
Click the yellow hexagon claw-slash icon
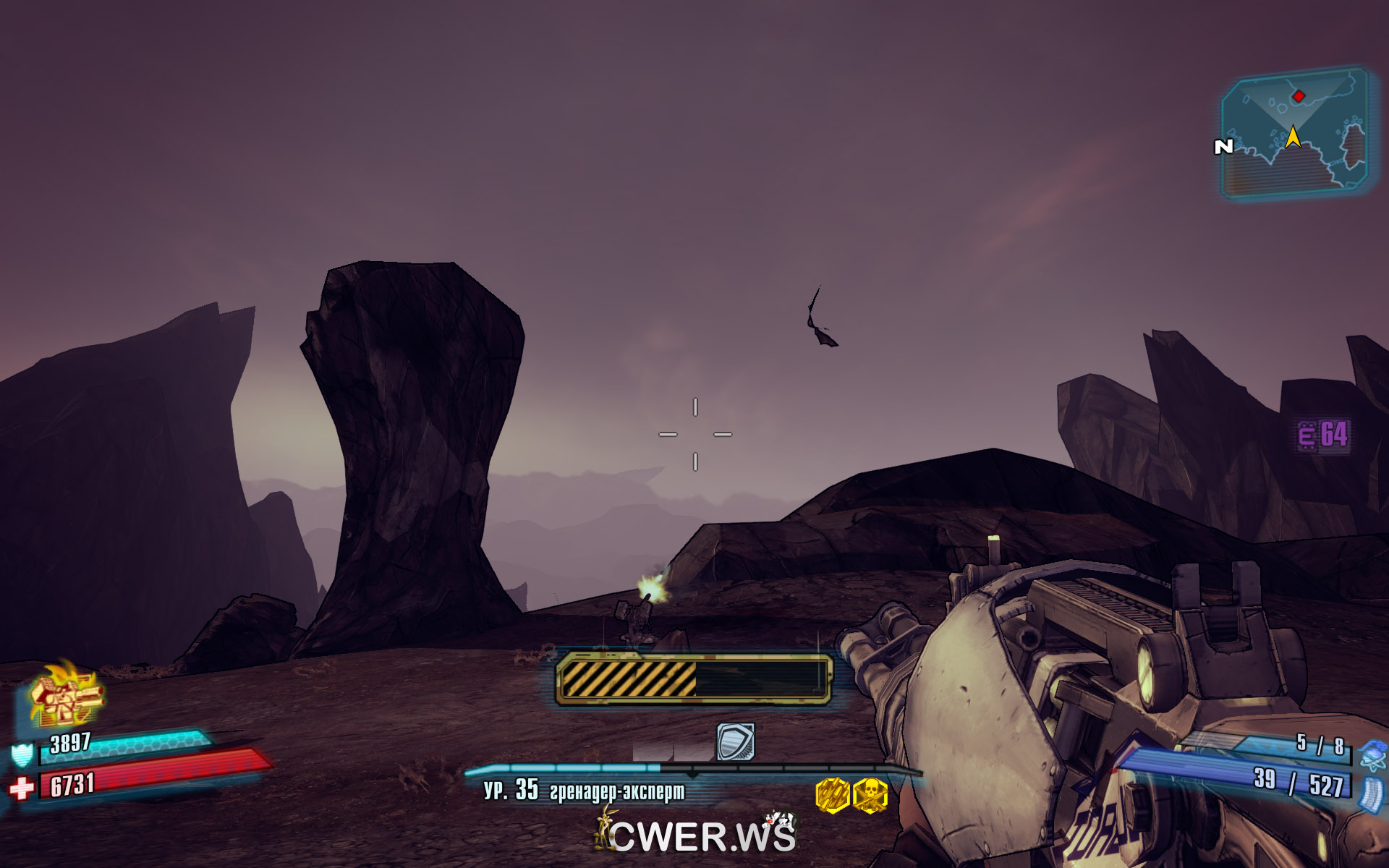(832, 796)
